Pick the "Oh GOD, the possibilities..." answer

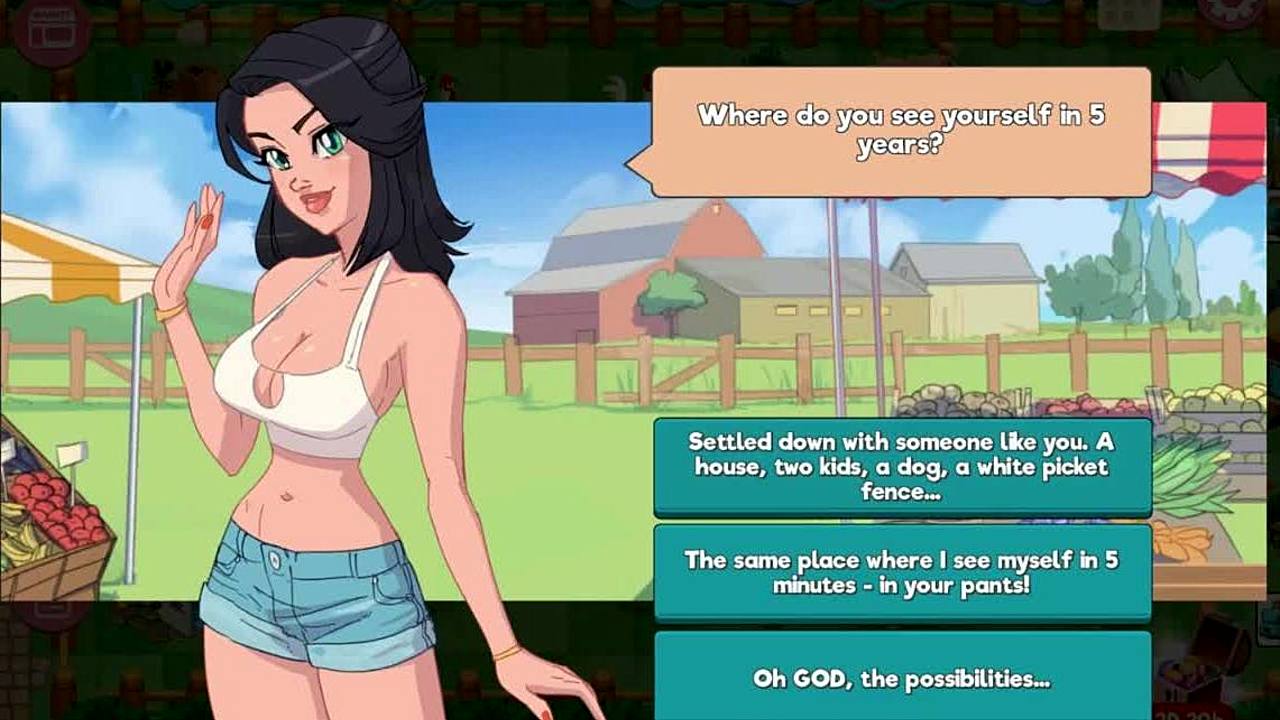pyautogui.click(x=901, y=678)
